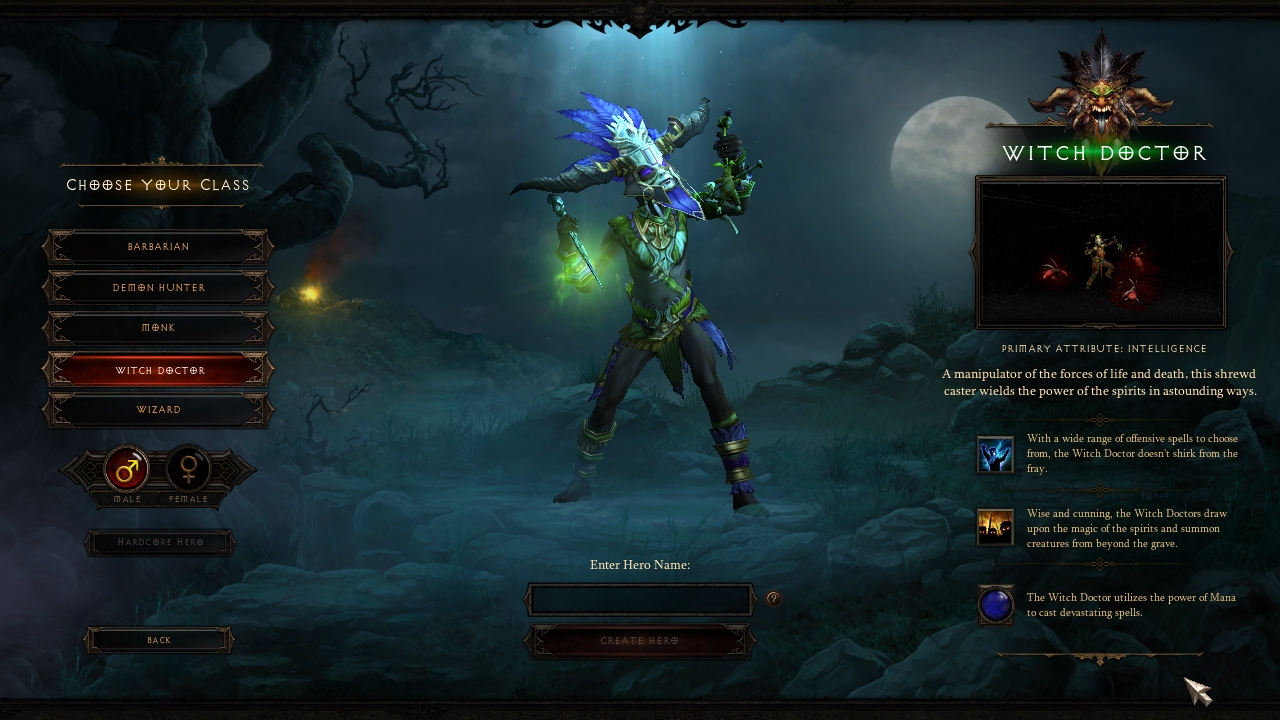Viewport: 1280px width, 720px height.
Task: Select the Witch Doctor class
Action: click(x=158, y=370)
